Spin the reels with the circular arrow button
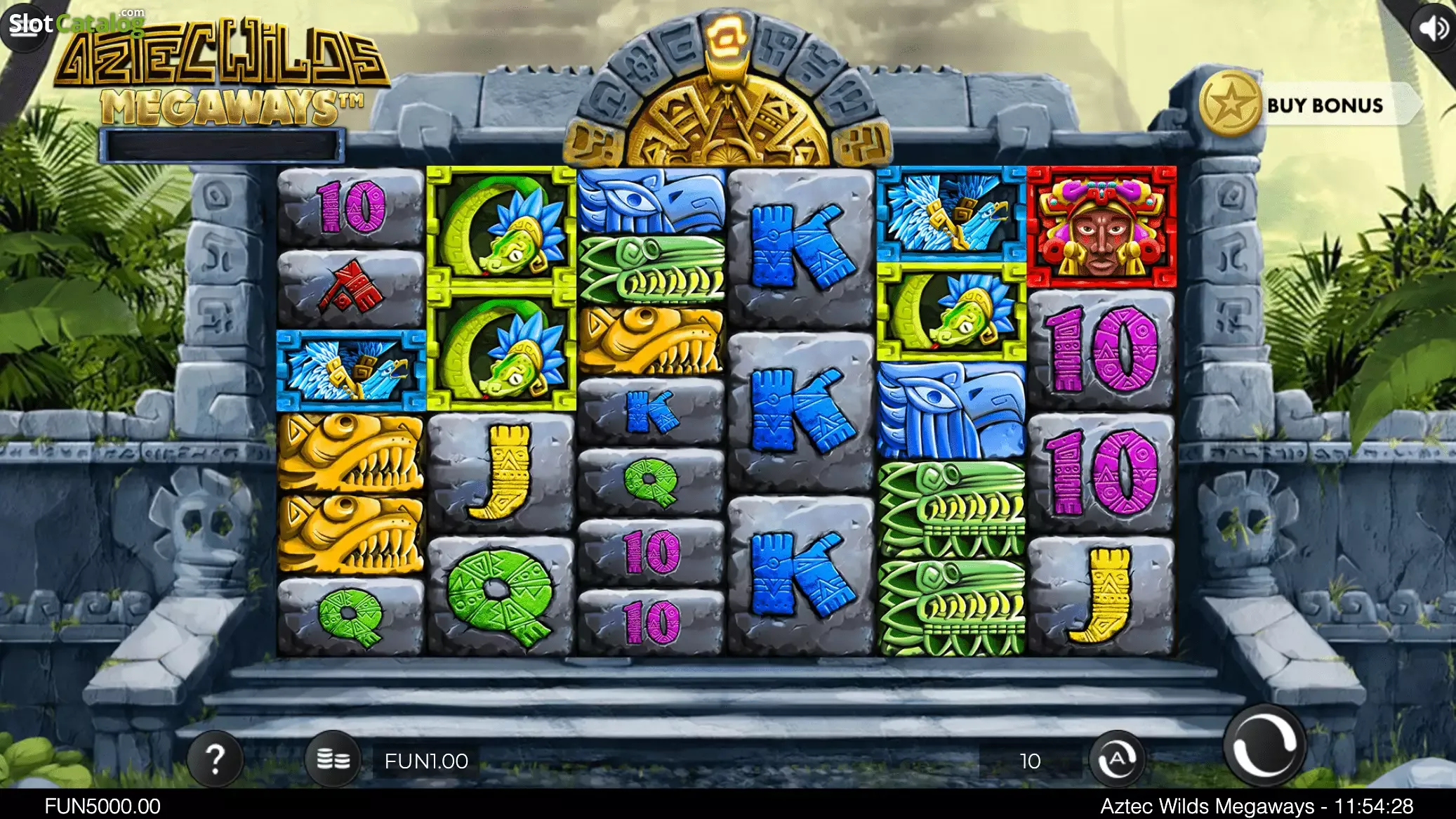Screen dimensions: 1456x819 1264,747
